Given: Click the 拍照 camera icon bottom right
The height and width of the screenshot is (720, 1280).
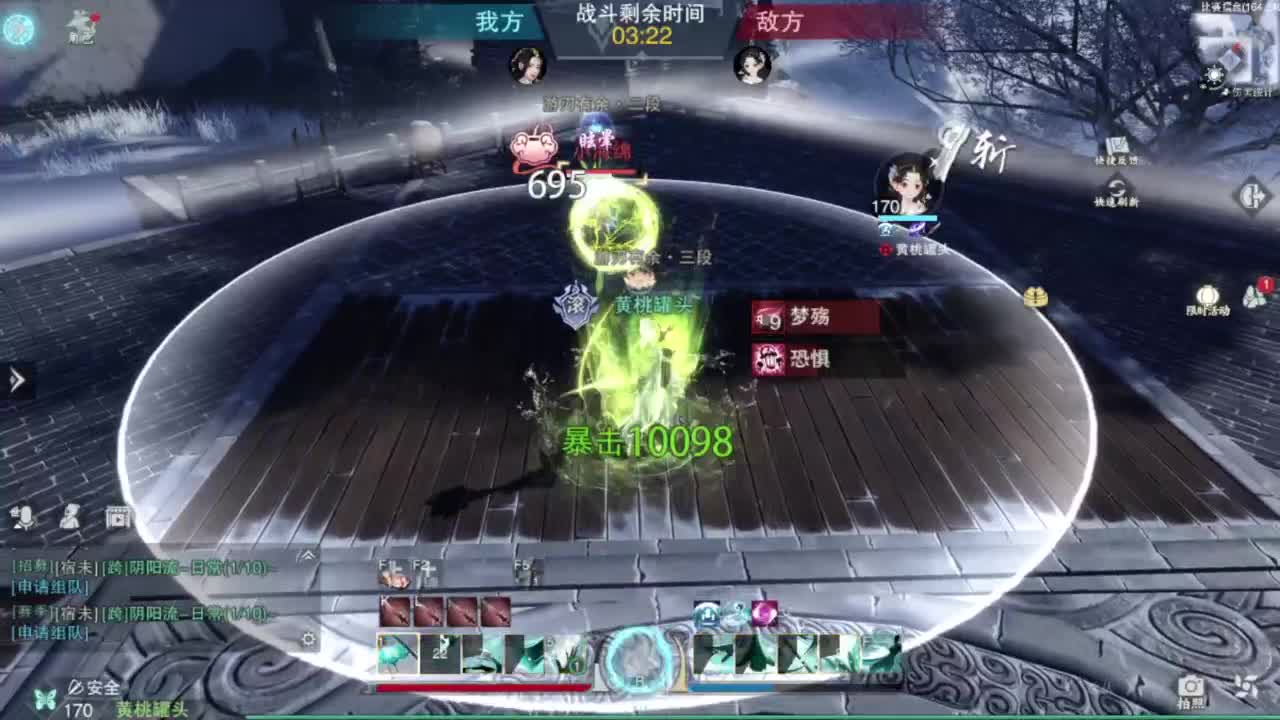Looking at the screenshot, I should click(1190, 686).
